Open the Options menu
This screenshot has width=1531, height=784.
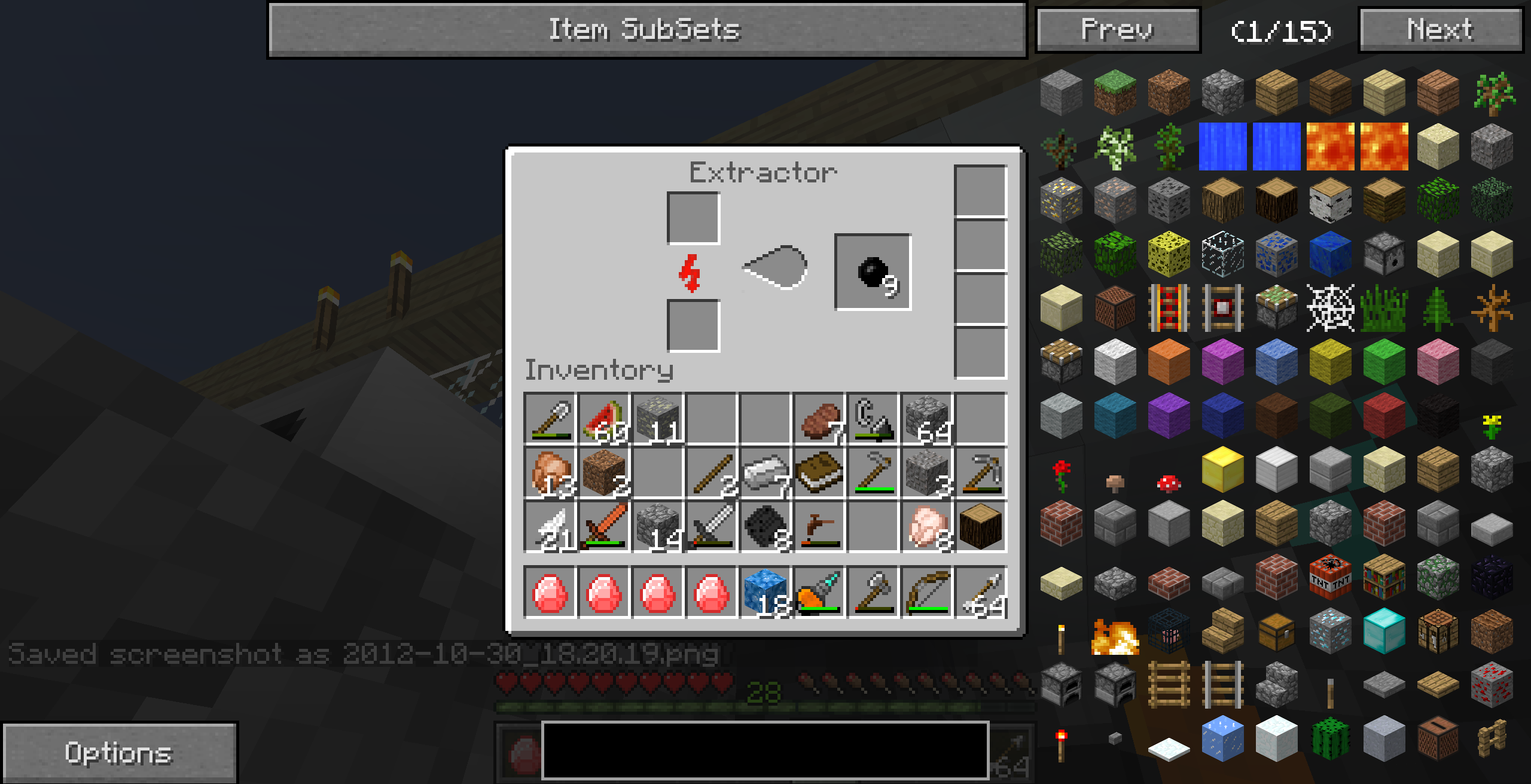(119, 752)
